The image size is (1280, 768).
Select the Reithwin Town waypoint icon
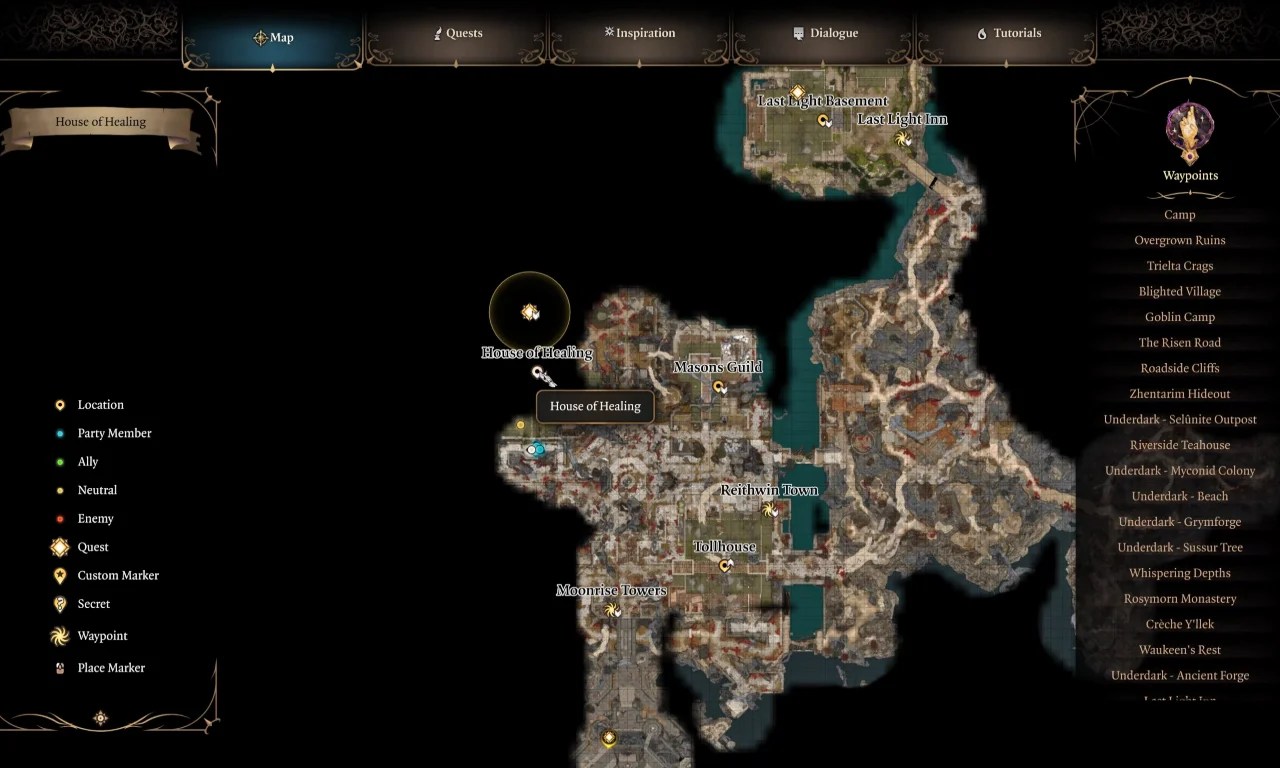click(770, 509)
